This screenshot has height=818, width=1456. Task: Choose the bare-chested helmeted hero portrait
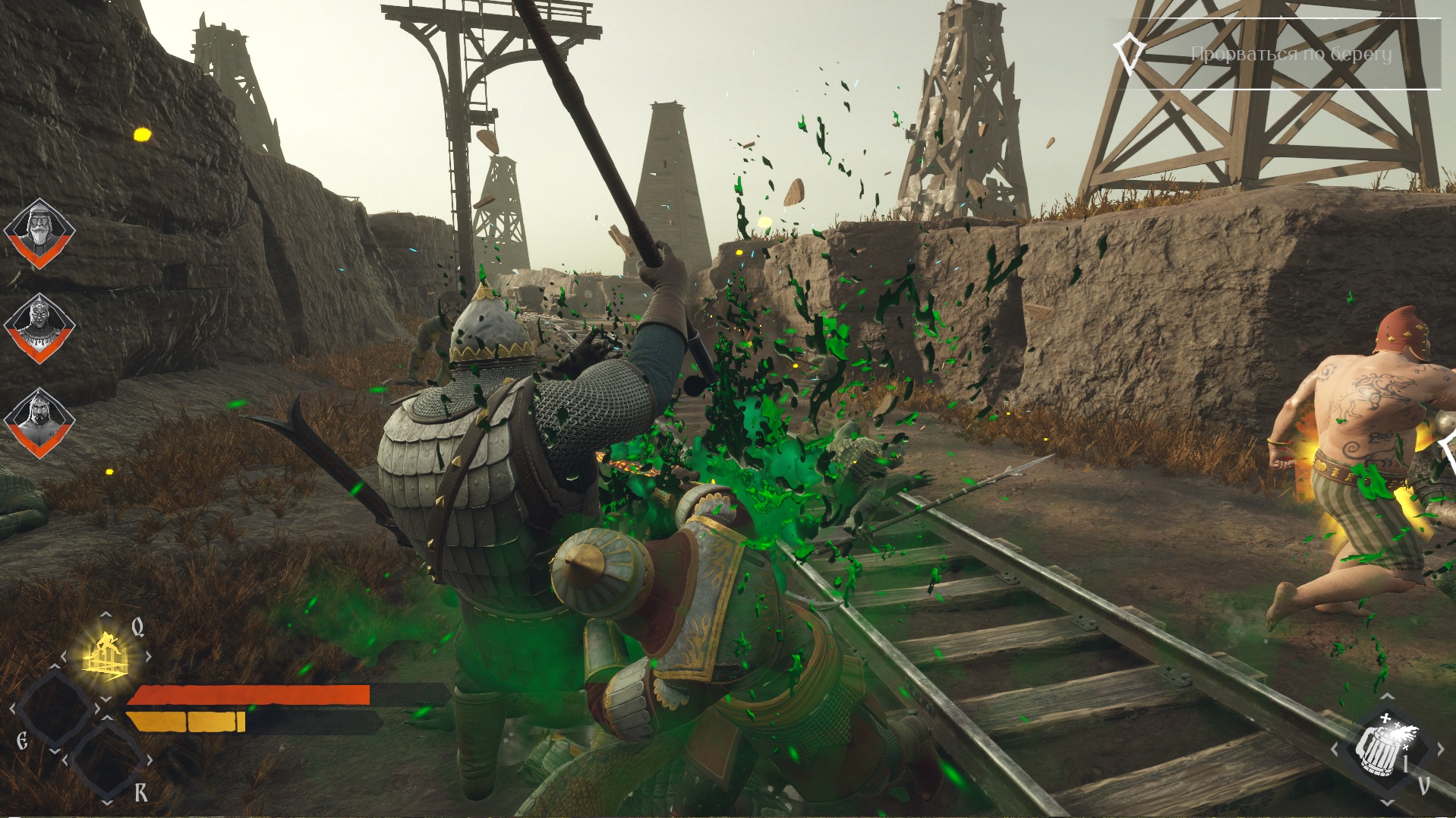pos(39,422)
